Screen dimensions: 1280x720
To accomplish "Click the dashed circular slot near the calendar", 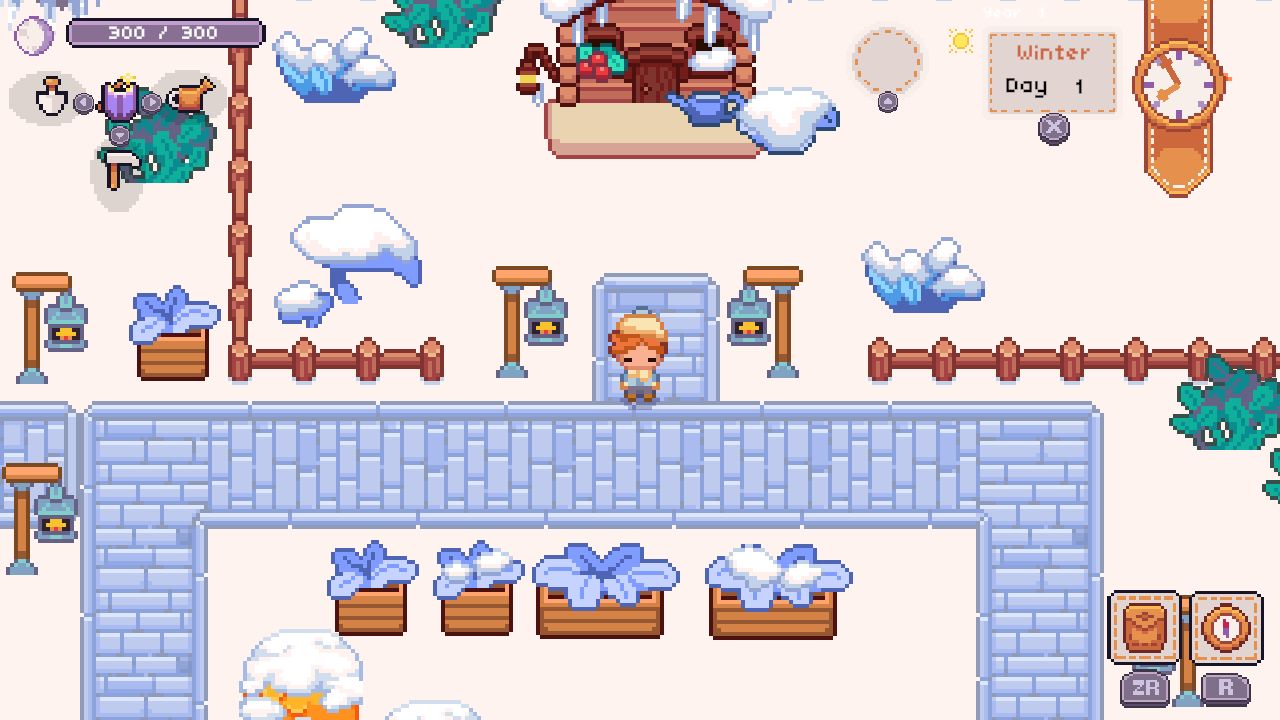I will click(887, 62).
